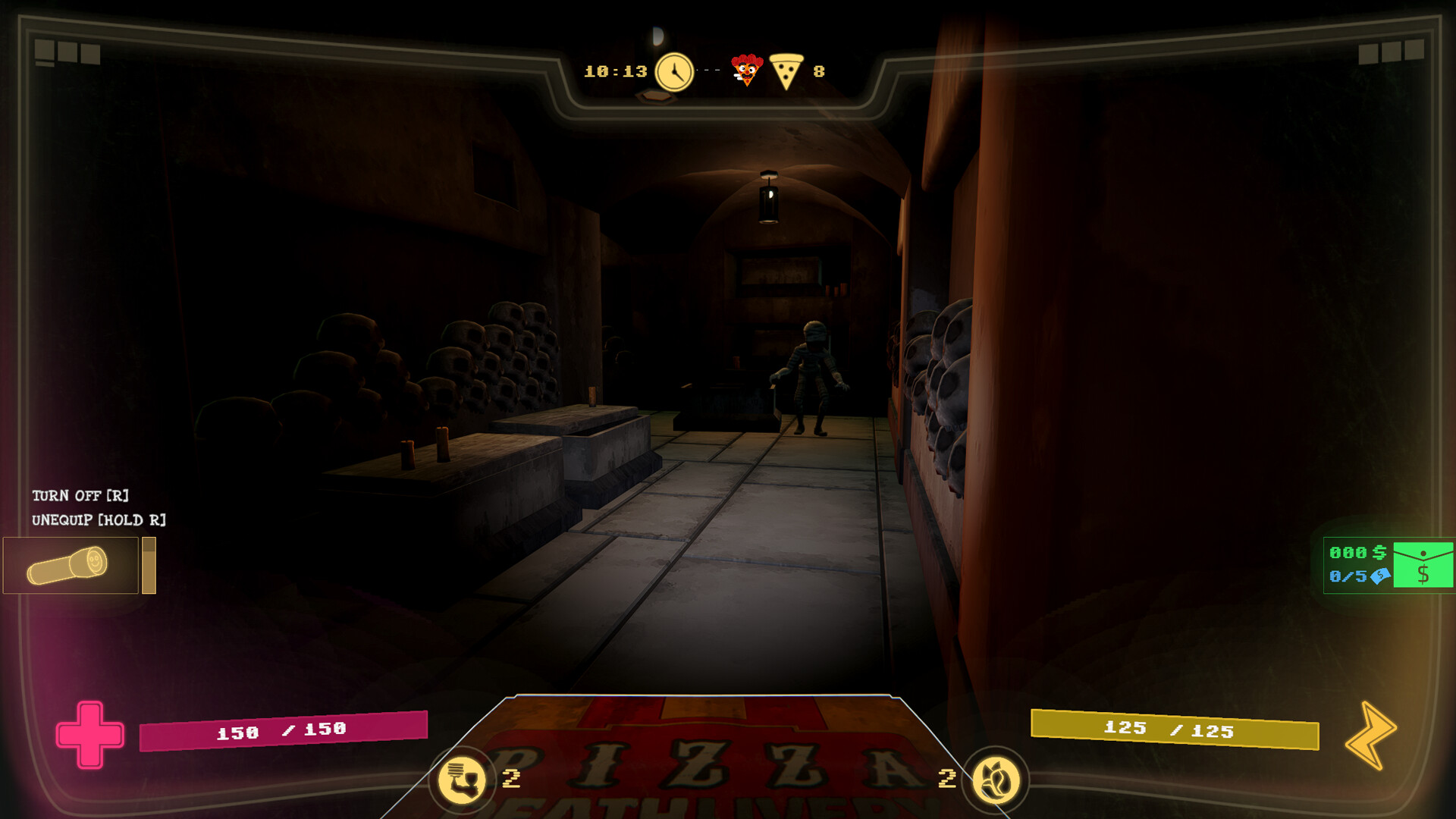Click the pink health cross icon
Image resolution: width=1456 pixels, height=819 pixels.
click(89, 734)
